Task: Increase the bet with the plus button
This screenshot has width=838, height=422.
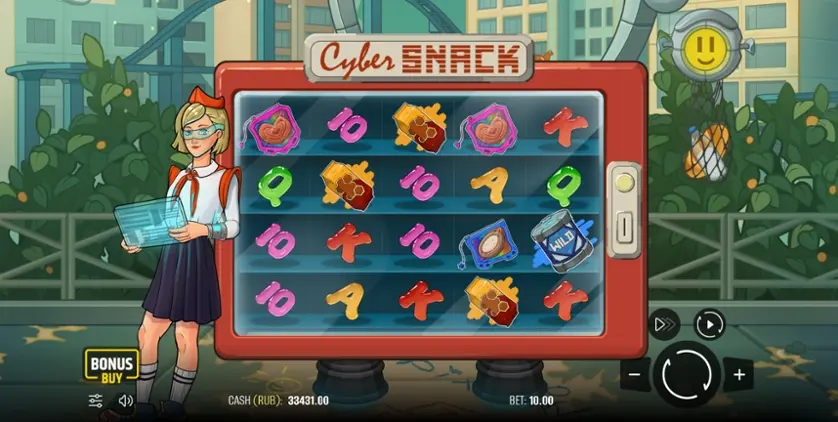Action: point(739,375)
